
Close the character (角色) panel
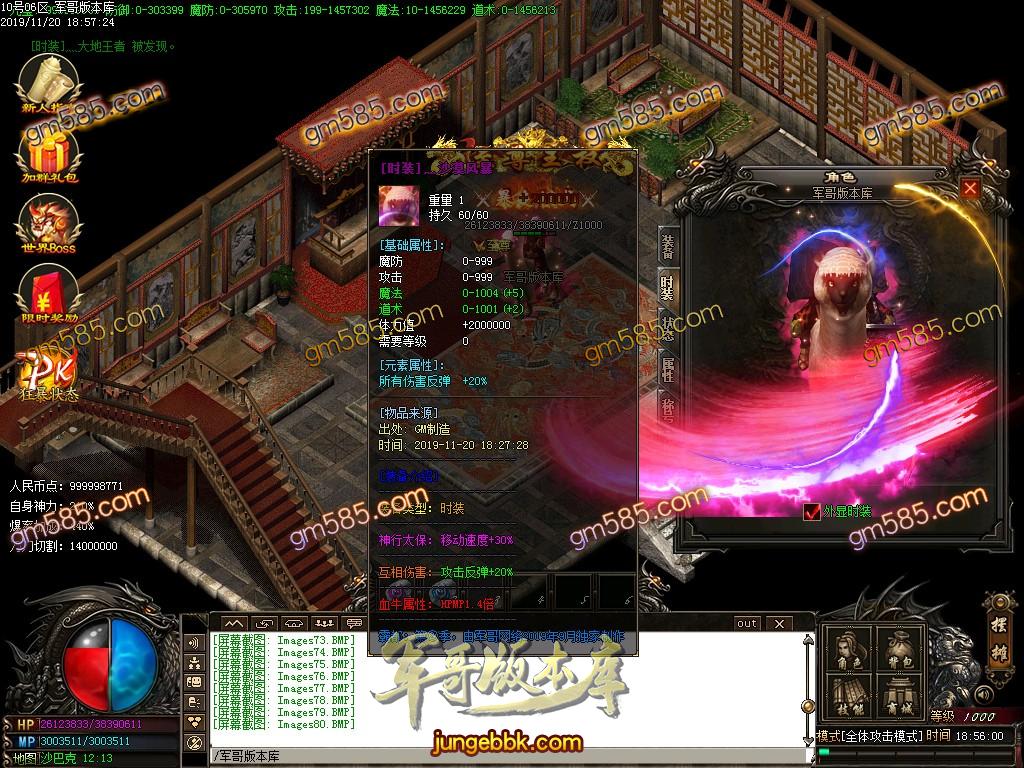(x=969, y=188)
